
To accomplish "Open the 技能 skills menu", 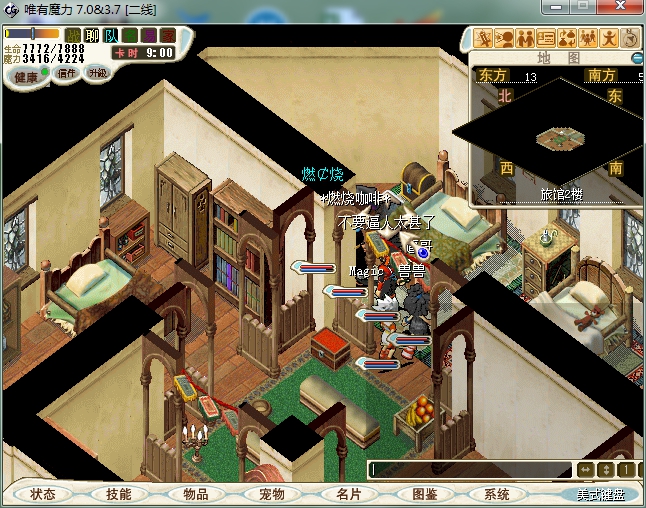I will pos(119,494).
